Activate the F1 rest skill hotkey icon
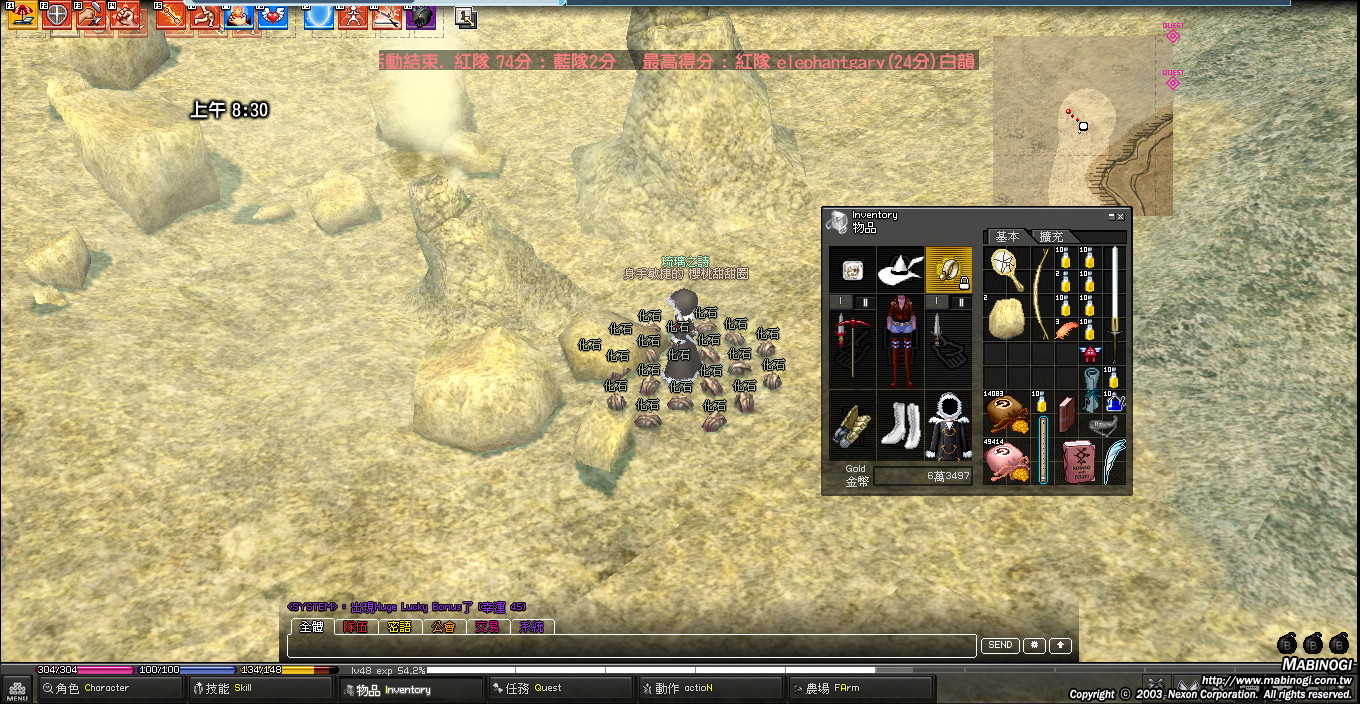1360x704 pixels. 22,15
